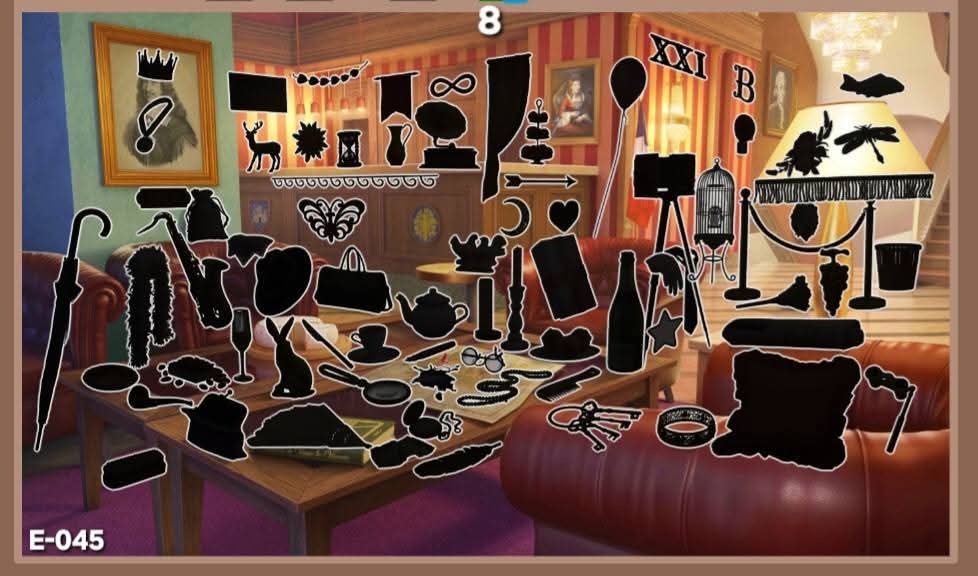Select the hourglass silhouette
The image size is (978, 576).
click(x=349, y=148)
